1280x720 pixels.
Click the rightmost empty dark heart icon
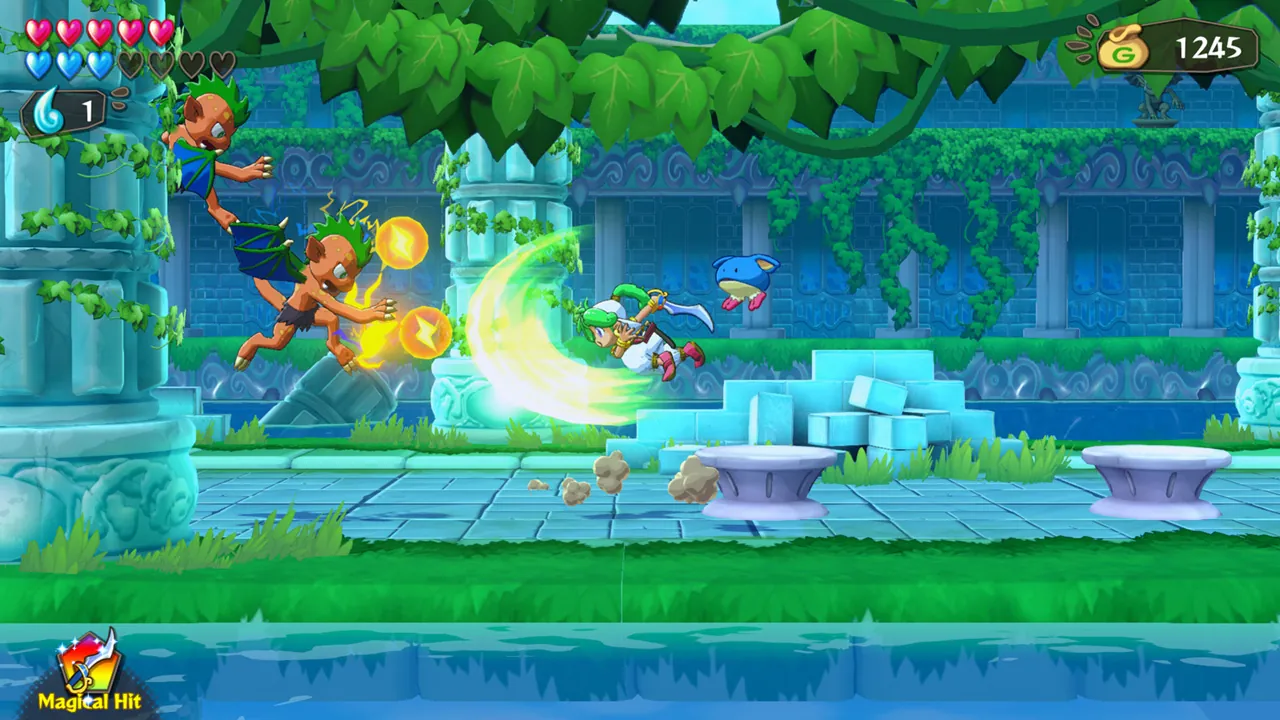pos(223,63)
